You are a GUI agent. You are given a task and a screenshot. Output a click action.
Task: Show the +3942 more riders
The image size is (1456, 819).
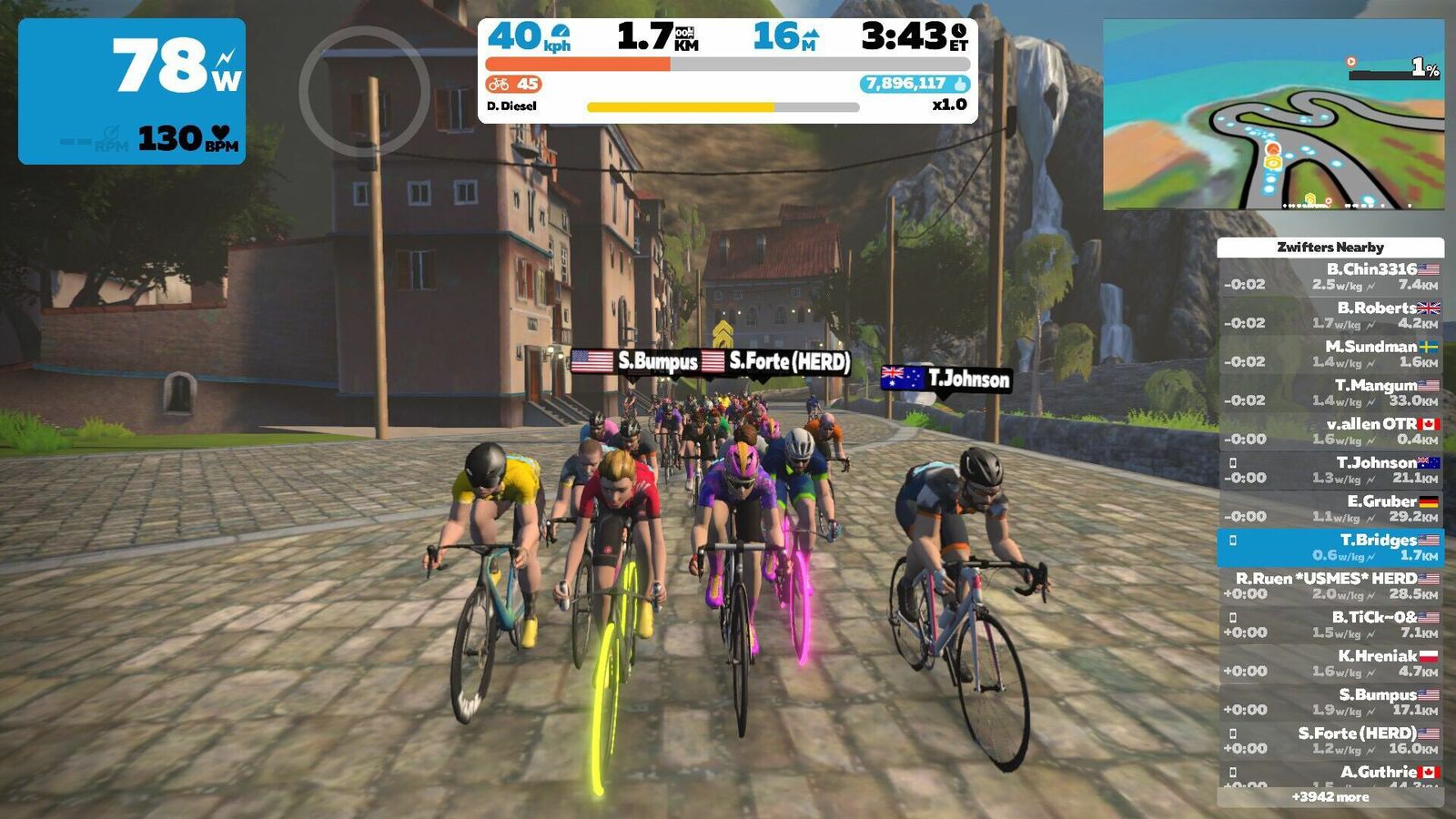point(1330,797)
